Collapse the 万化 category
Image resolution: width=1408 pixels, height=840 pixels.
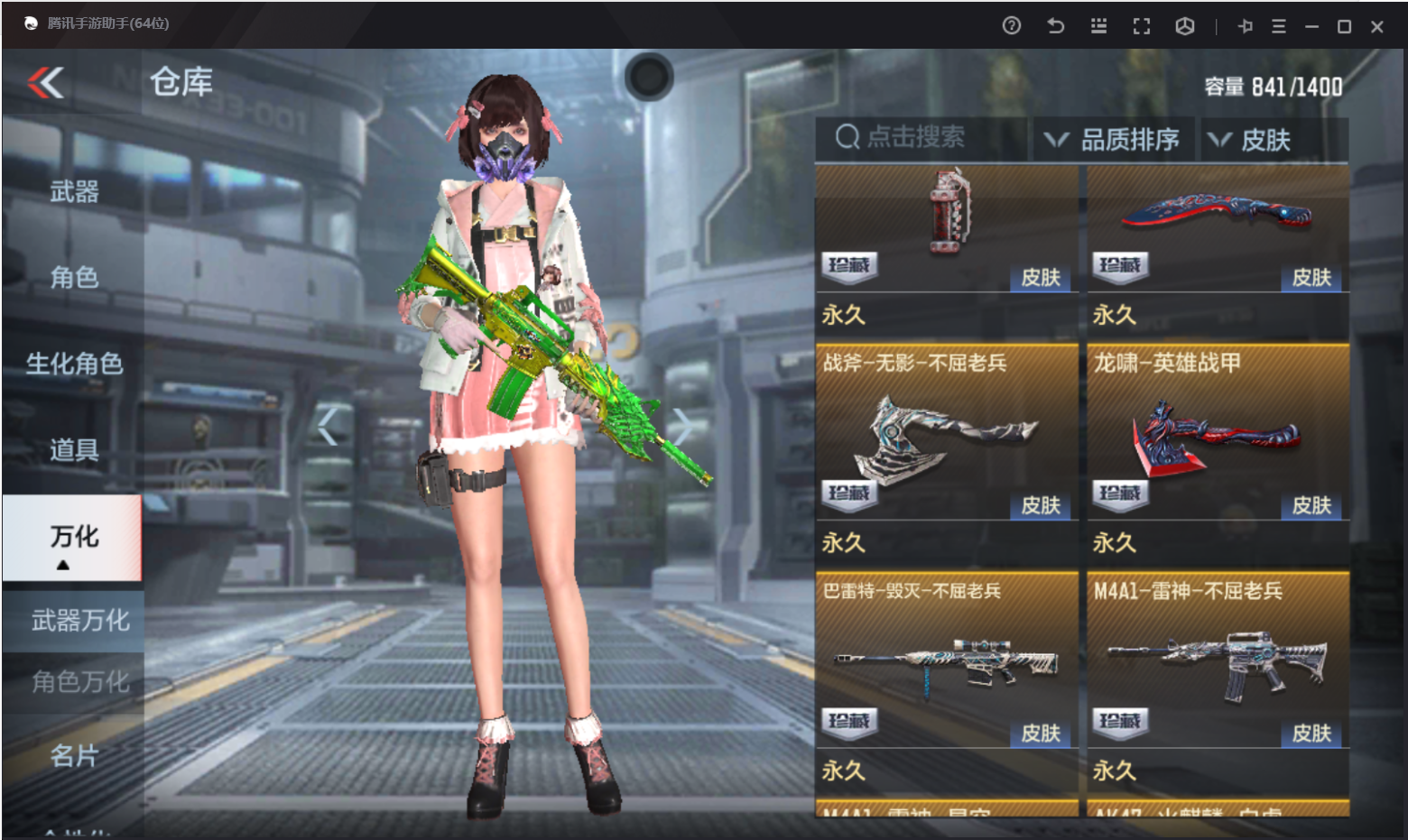(72, 539)
